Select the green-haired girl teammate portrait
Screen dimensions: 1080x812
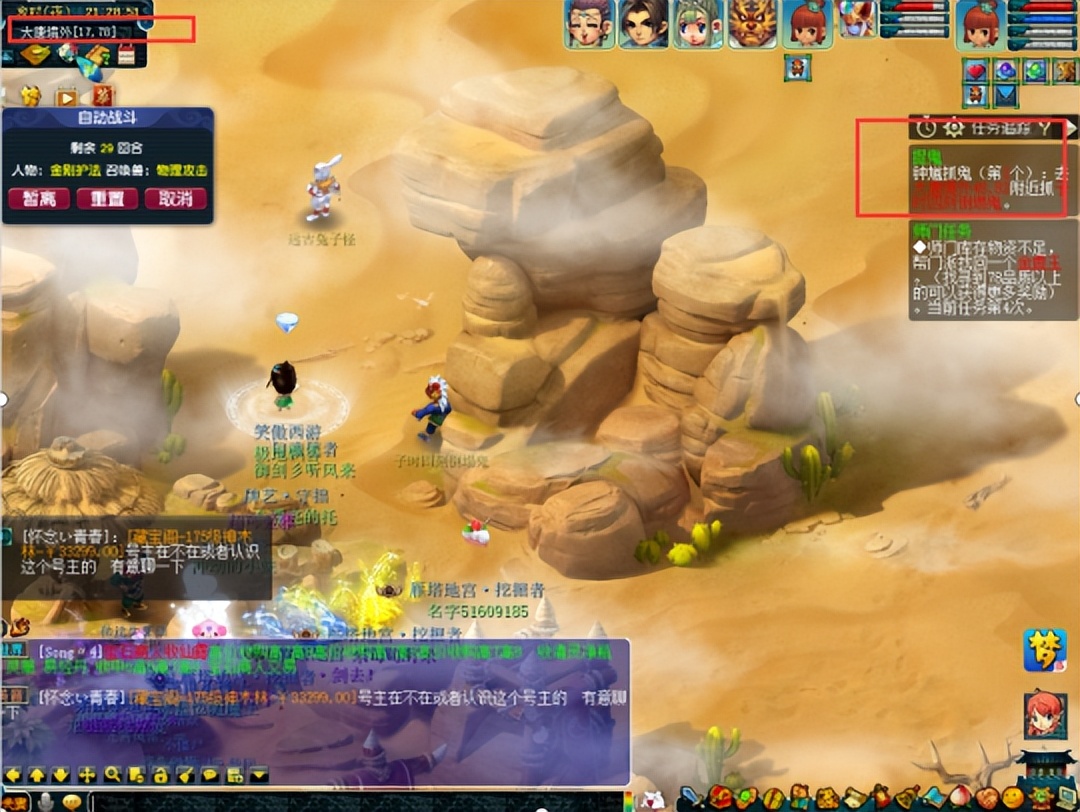coord(697,24)
